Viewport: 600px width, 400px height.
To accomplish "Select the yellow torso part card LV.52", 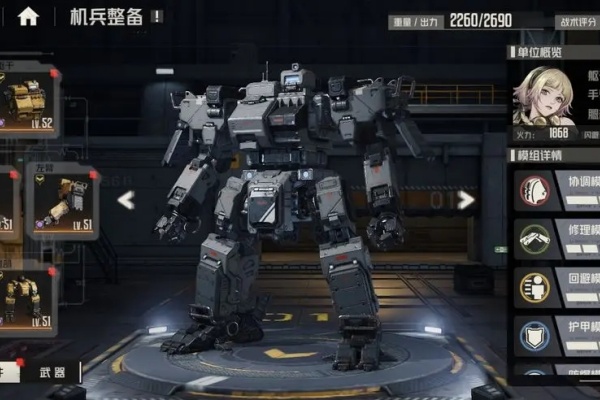I will click(28, 101).
